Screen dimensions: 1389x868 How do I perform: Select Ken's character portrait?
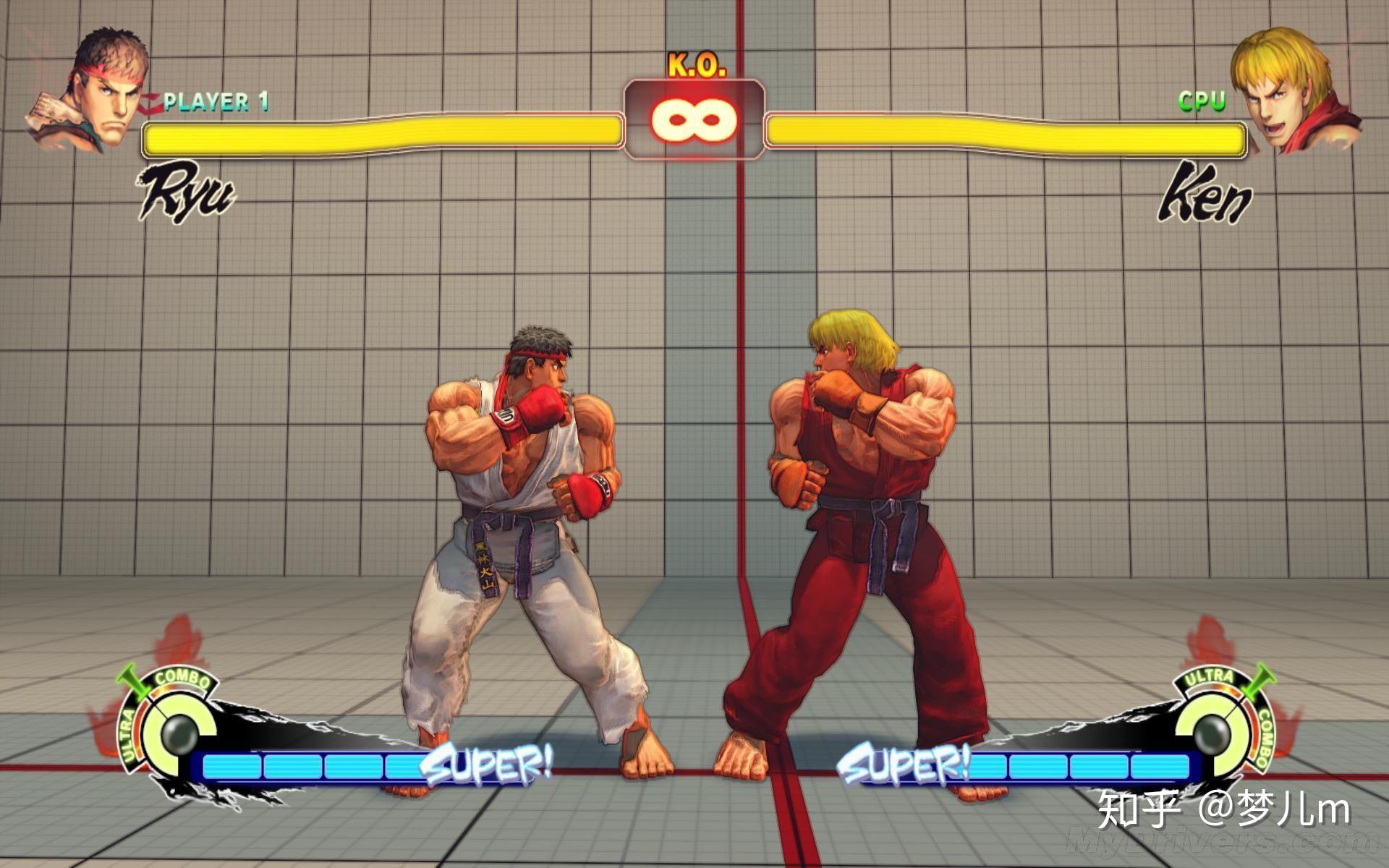point(1292,90)
